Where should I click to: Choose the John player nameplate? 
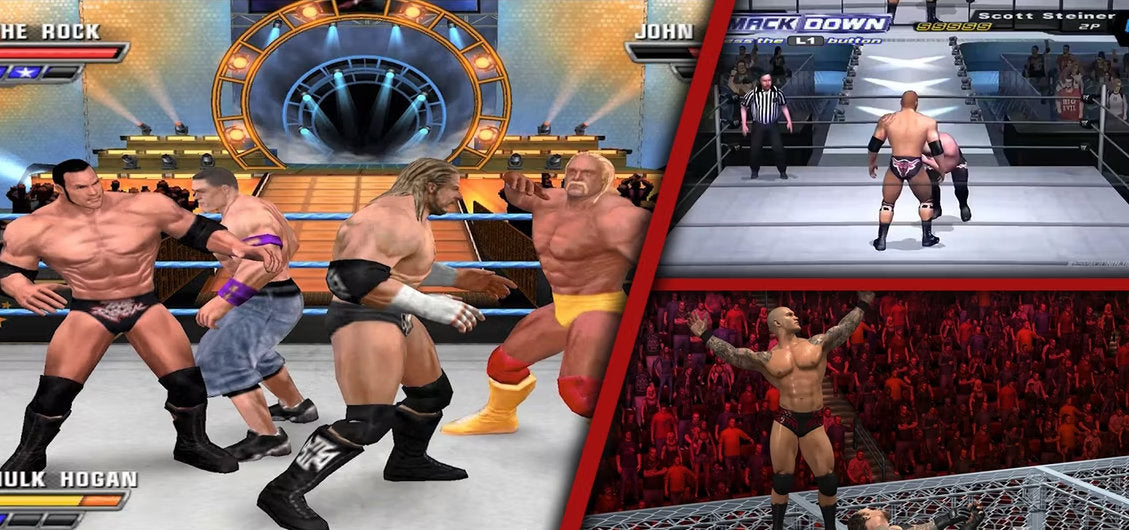pyautogui.click(x=663, y=31)
